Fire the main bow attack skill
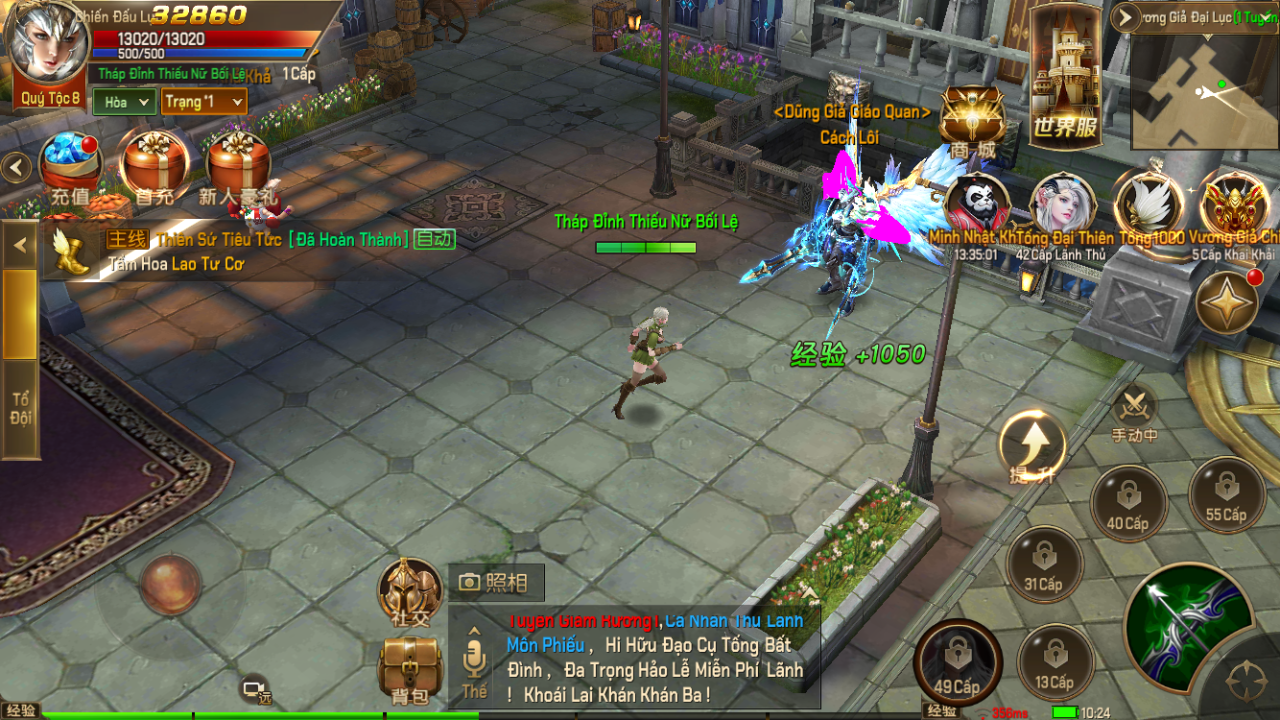 (1190, 625)
